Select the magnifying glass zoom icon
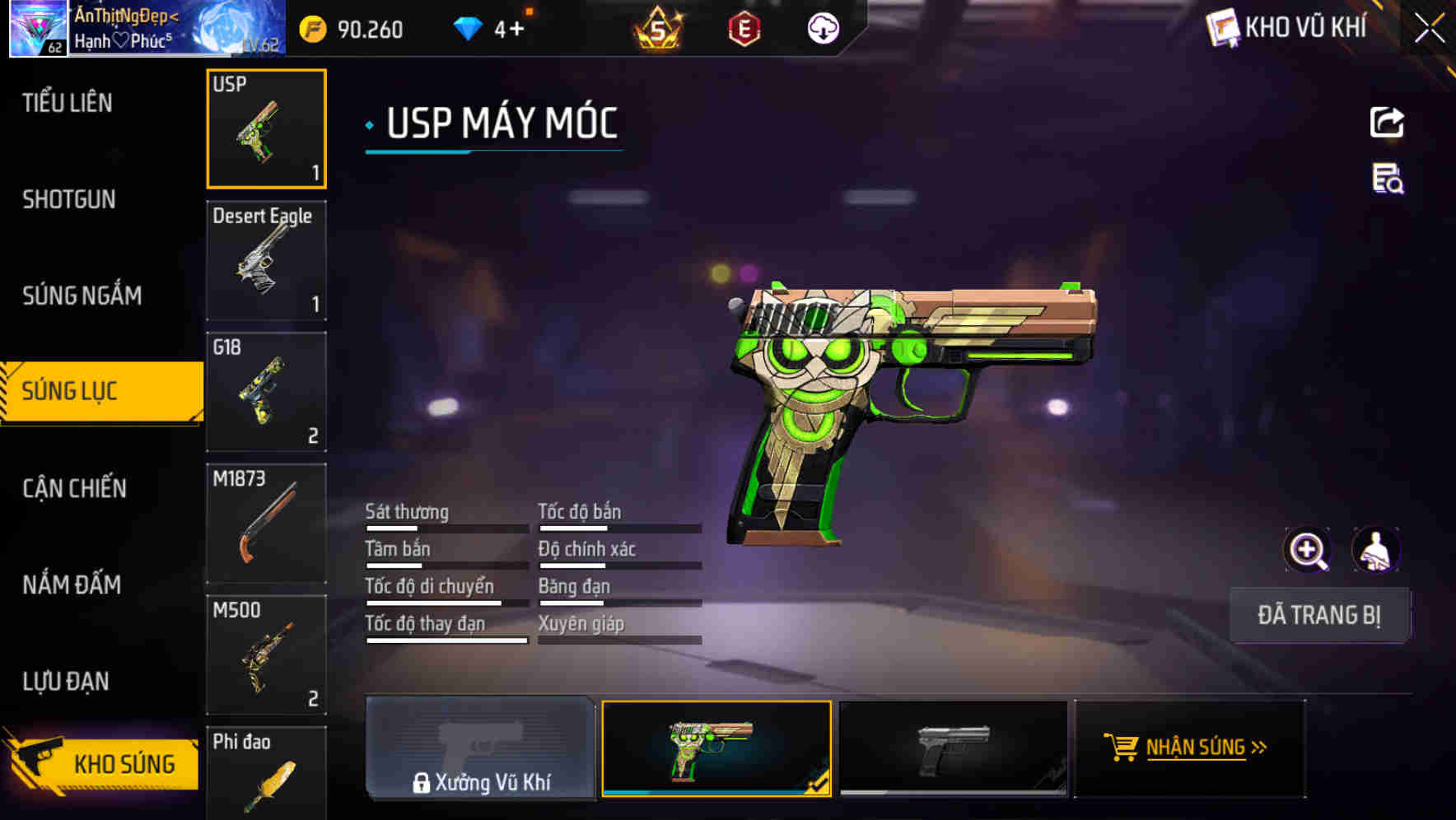1456x820 pixels. pyautogui.click(x=1308, y=549)
